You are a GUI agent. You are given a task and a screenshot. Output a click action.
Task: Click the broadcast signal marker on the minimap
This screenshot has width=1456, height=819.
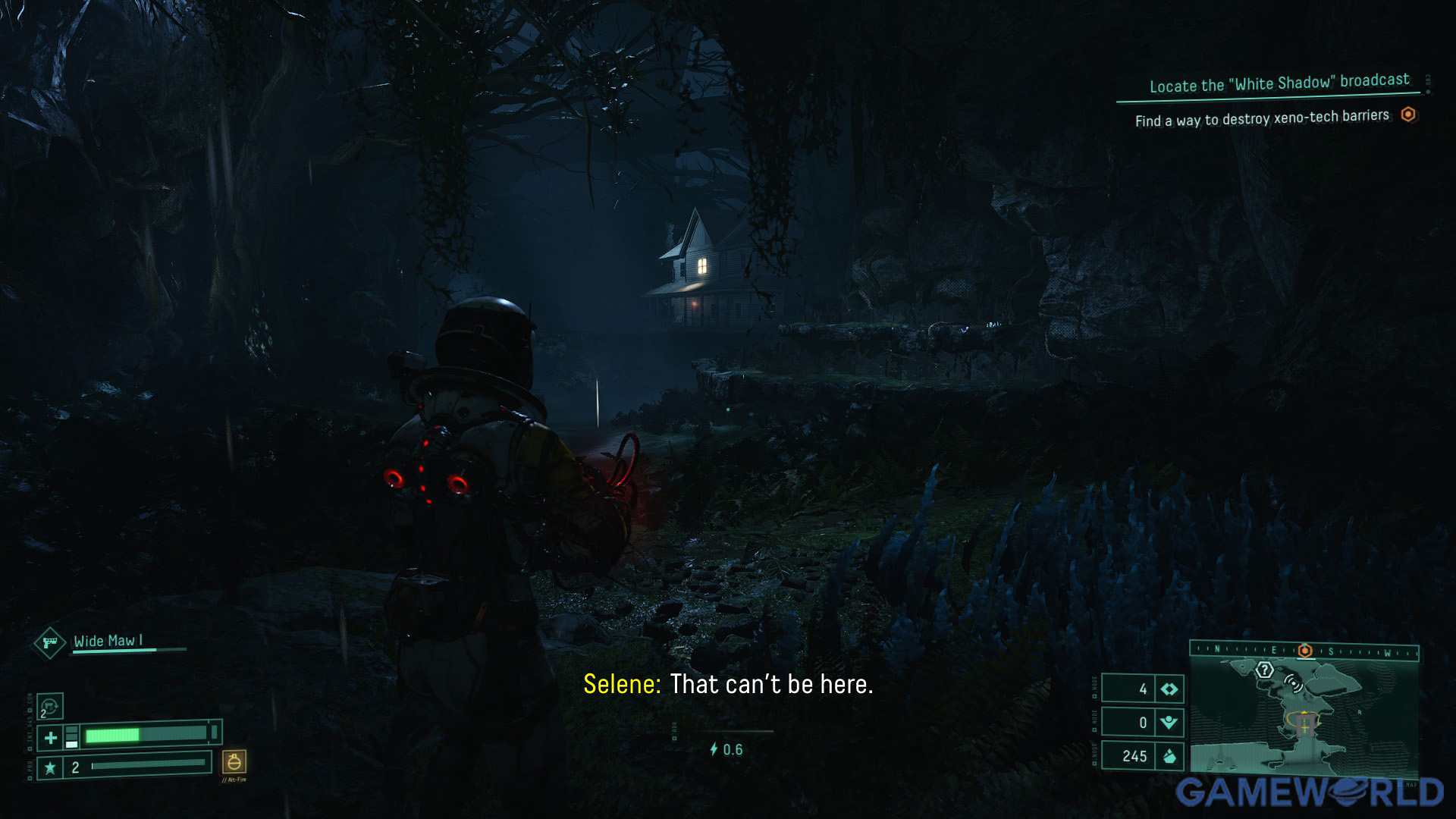point(1293,683)
